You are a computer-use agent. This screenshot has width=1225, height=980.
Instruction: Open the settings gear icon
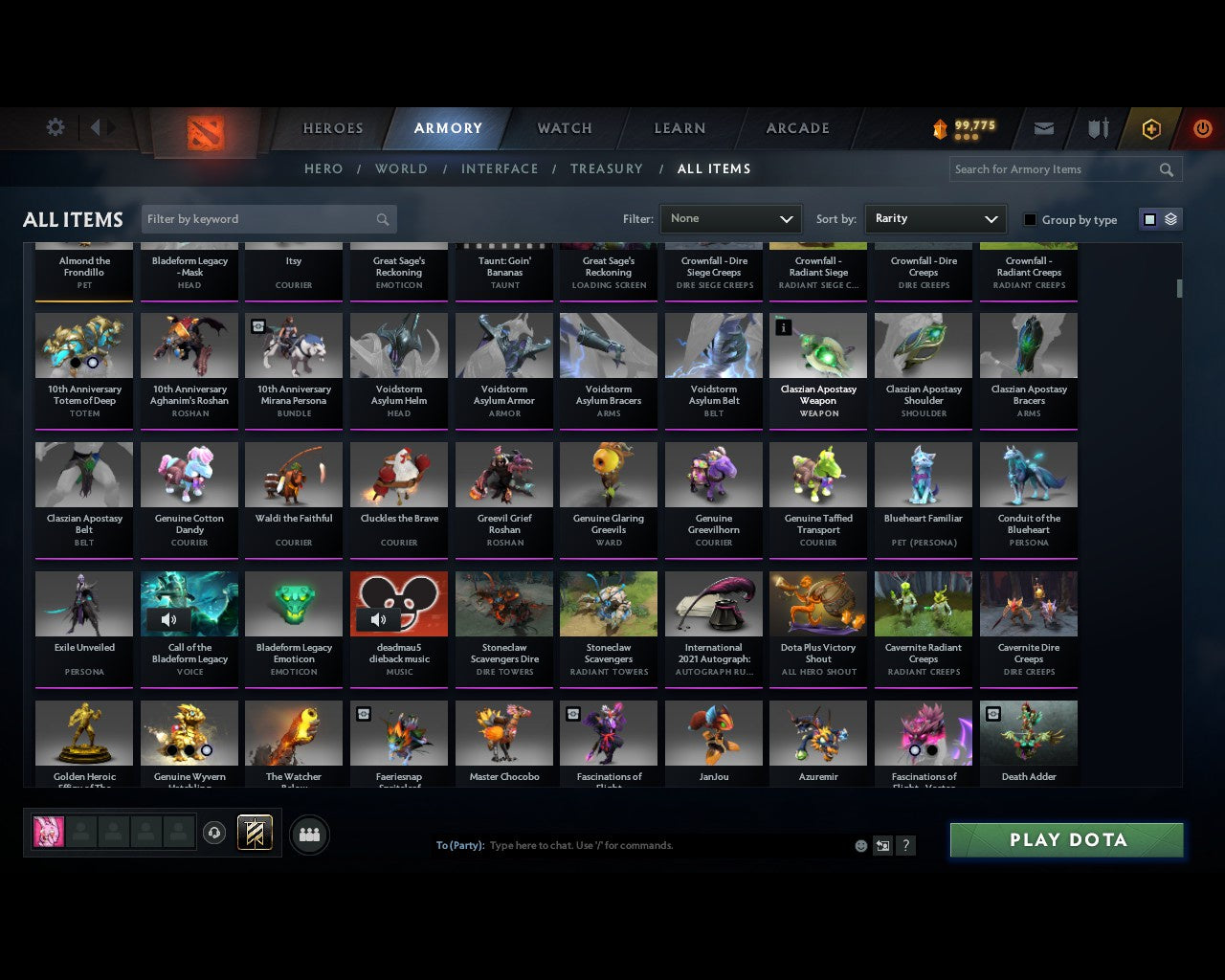55,126
